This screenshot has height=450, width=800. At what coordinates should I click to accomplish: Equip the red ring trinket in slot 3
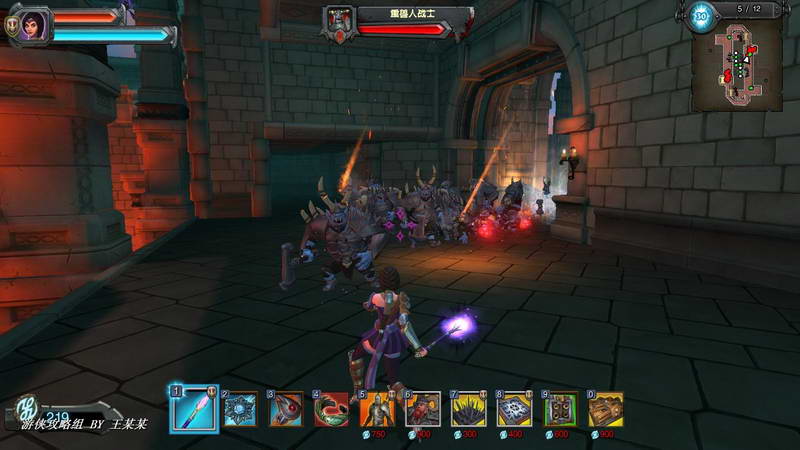(x=286, y=409)
